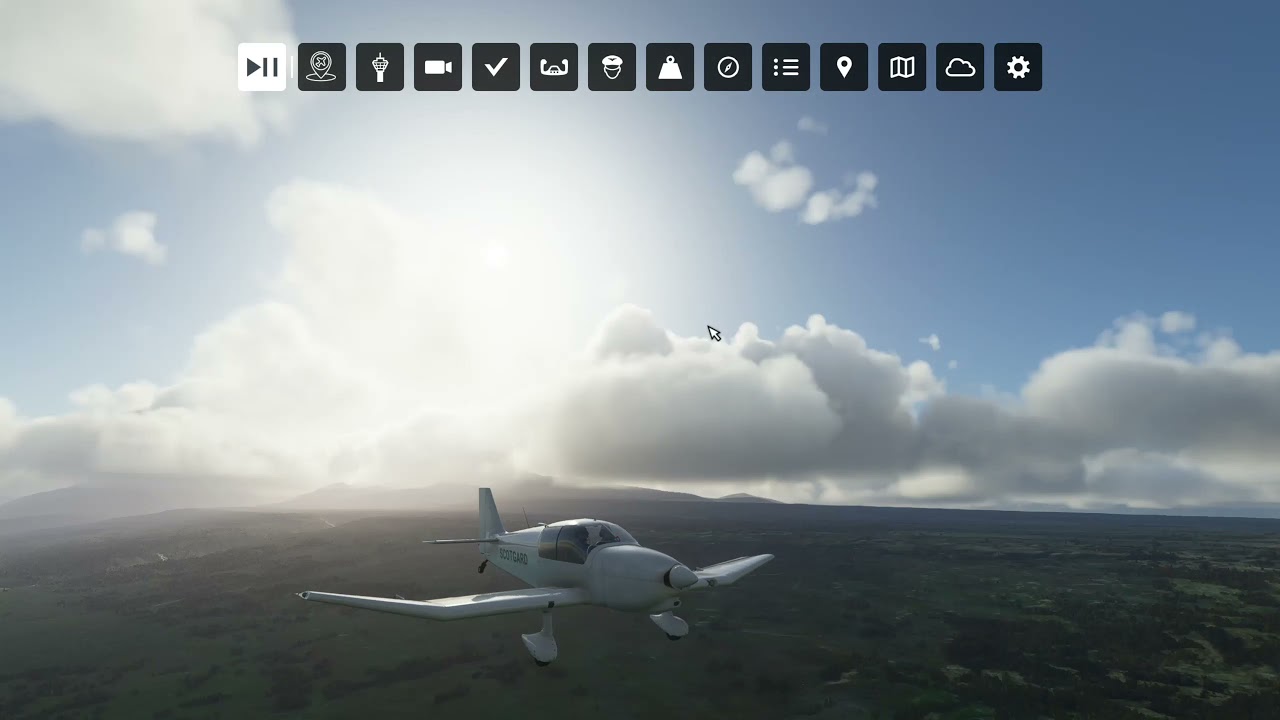The height and width of the screenshot is (720, 1280).
Task: Select the pilot cap icon
Action: coord(612,67)
